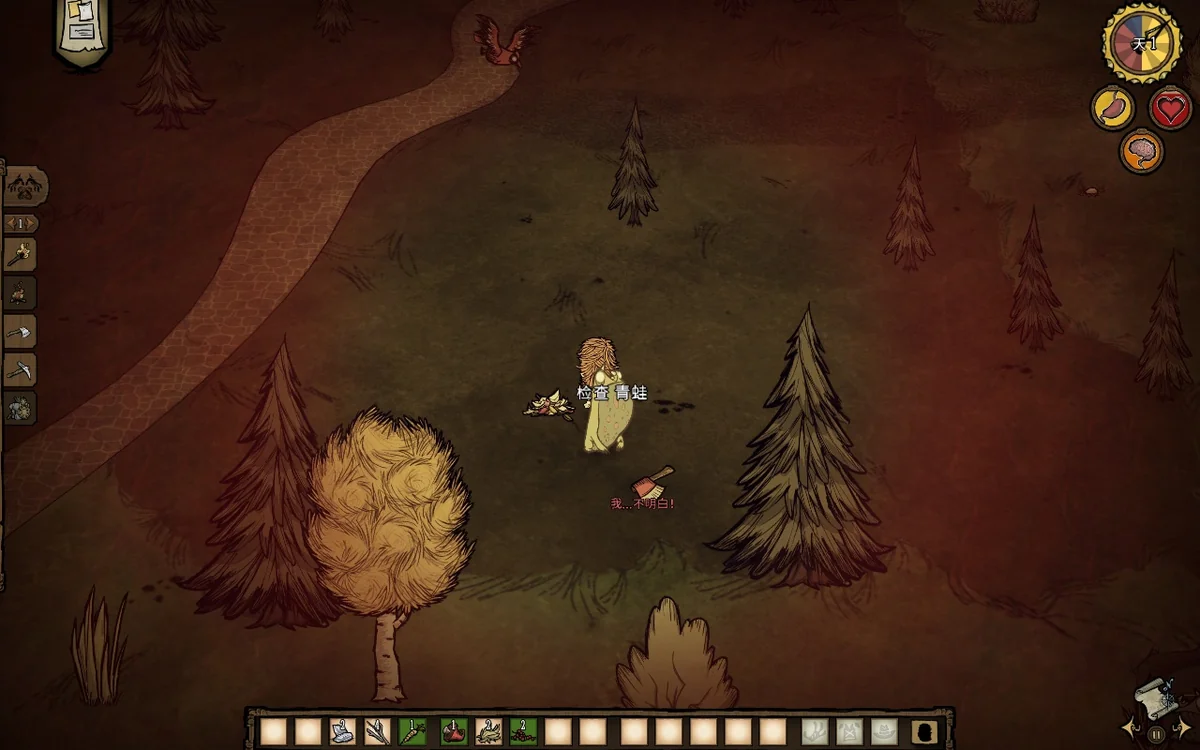
Task: Pause the game
Action: [1156, 733]
